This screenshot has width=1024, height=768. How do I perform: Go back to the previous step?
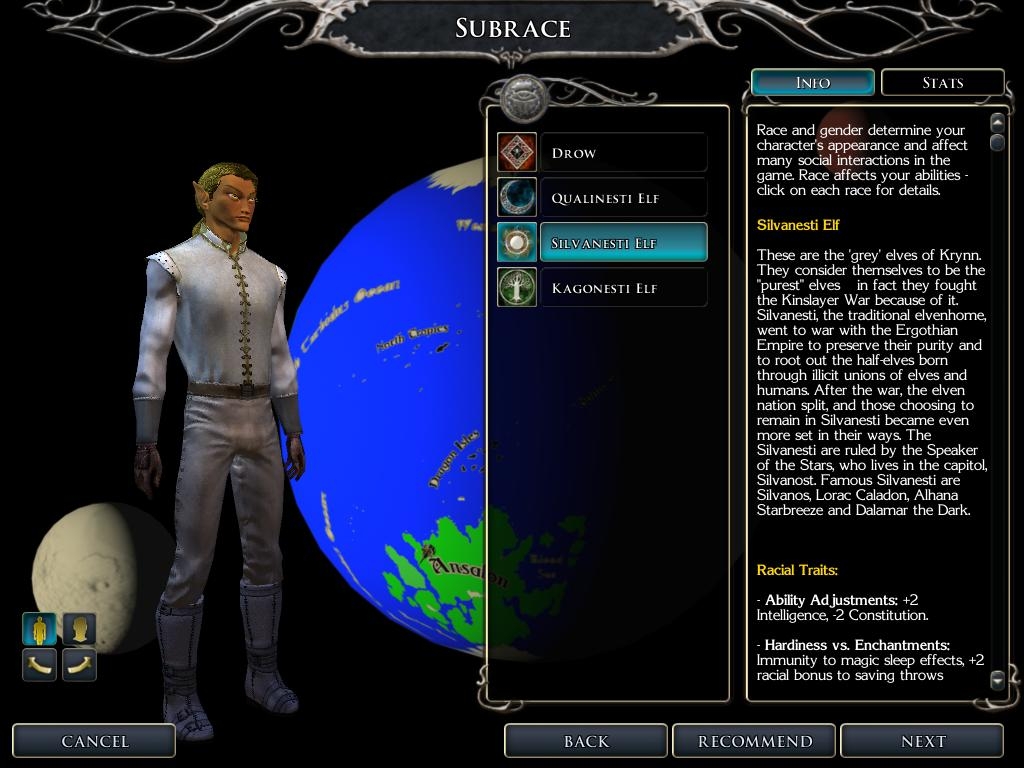586,741
